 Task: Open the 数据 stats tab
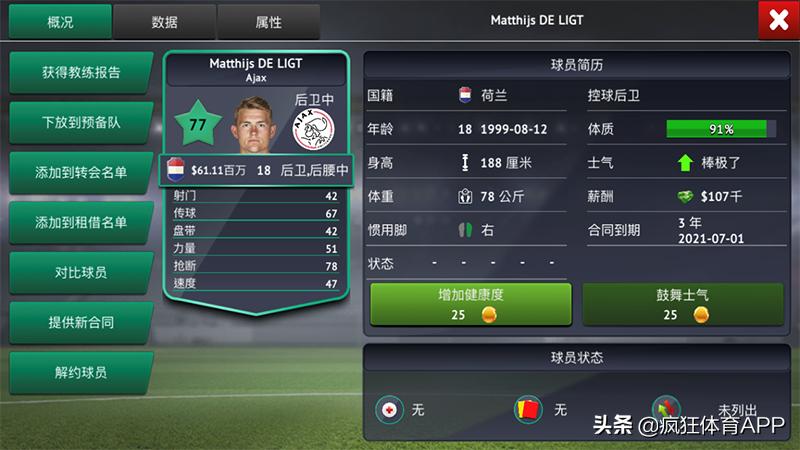click(x=164, y=21)
